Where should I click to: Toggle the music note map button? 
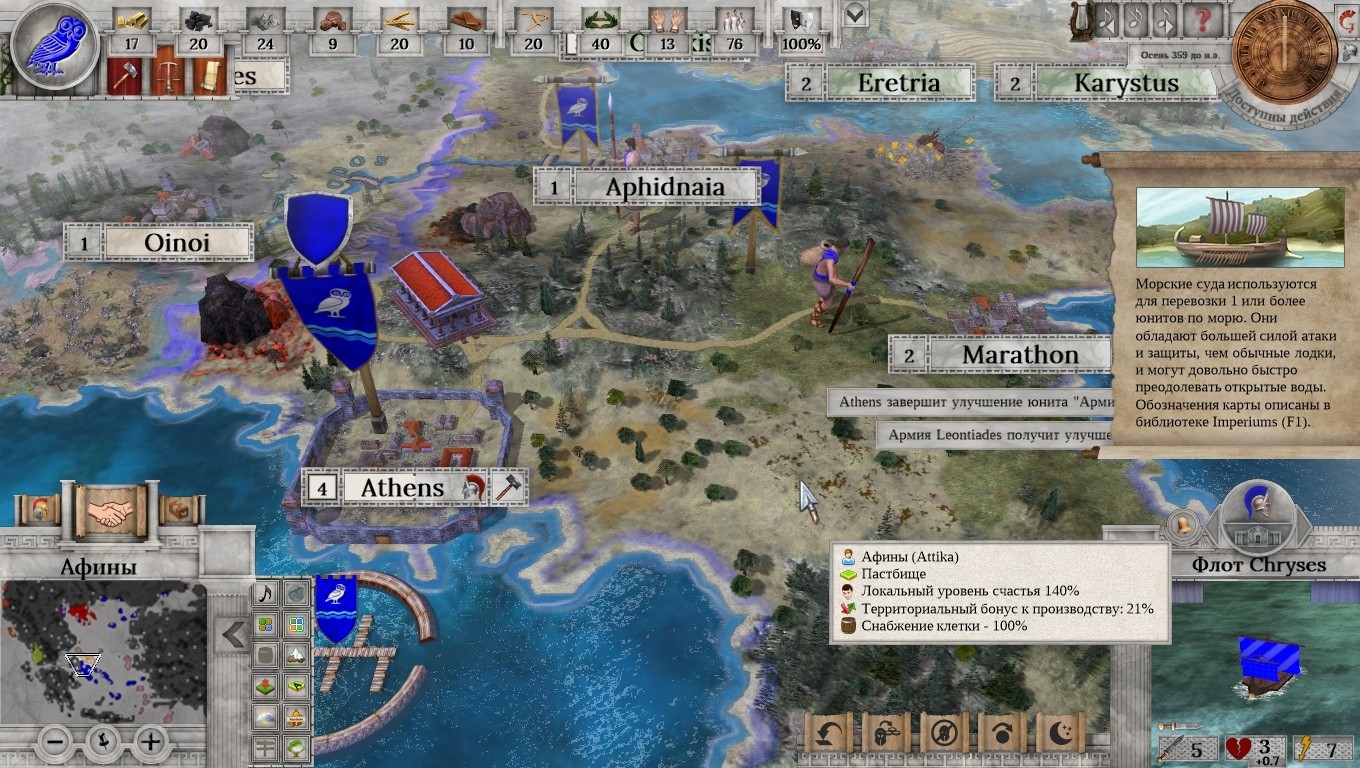point(266,594)
